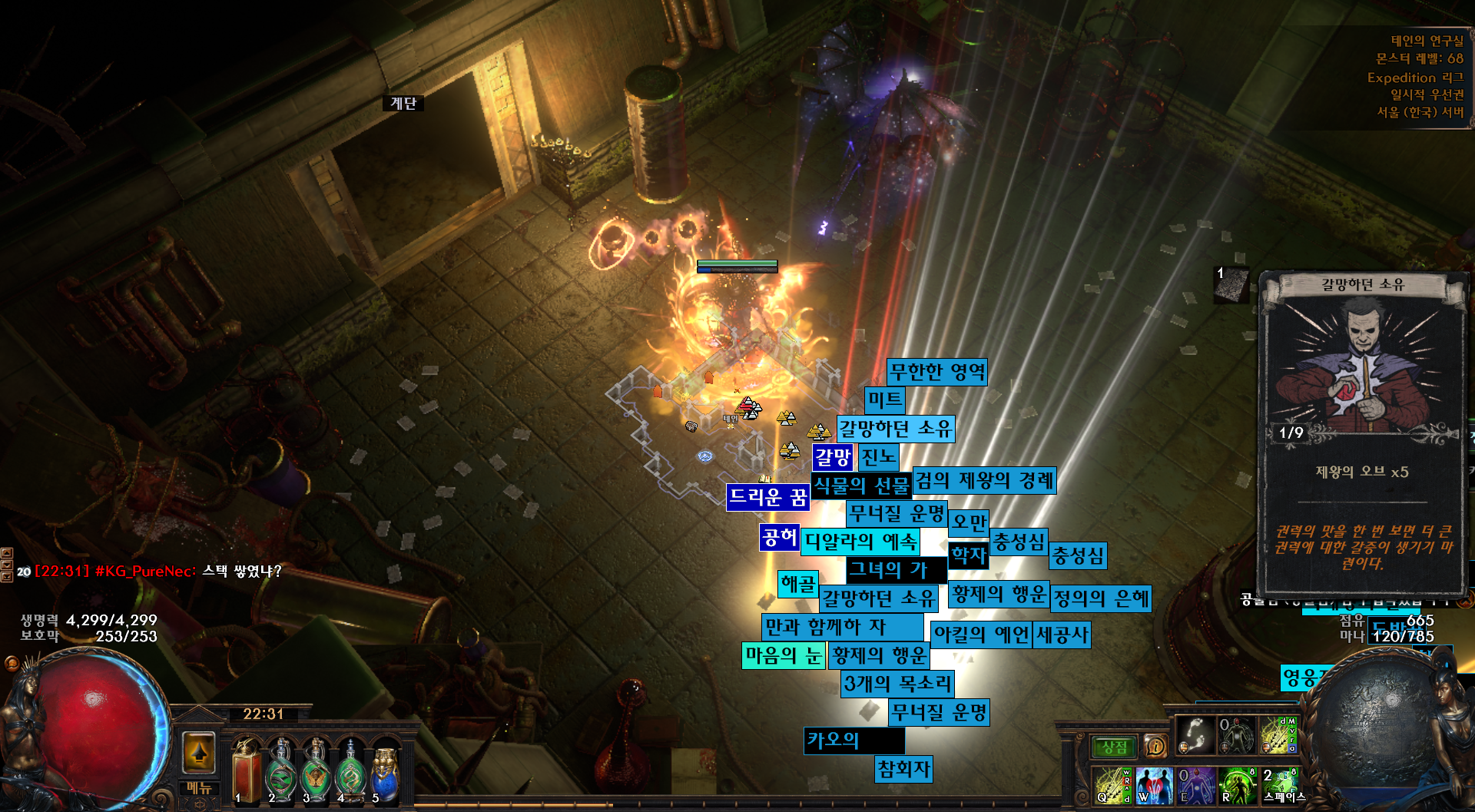Use the blue flask in slot 5
The height and width of the screenshot is (812, 1475).
[x=385, y=772]
